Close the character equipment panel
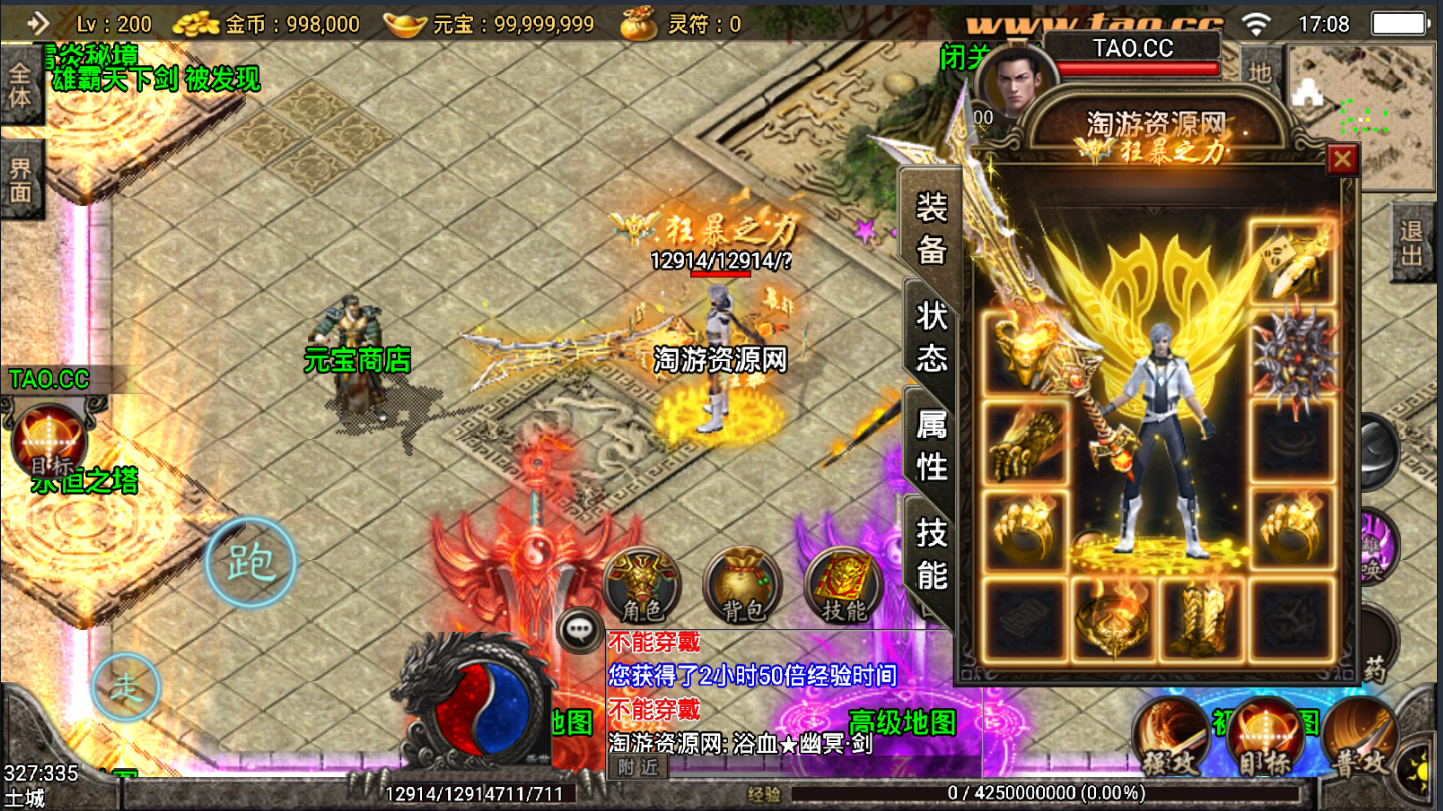Image resolution: width=1443 pixels, height=811 pixels. [1342, 159]
